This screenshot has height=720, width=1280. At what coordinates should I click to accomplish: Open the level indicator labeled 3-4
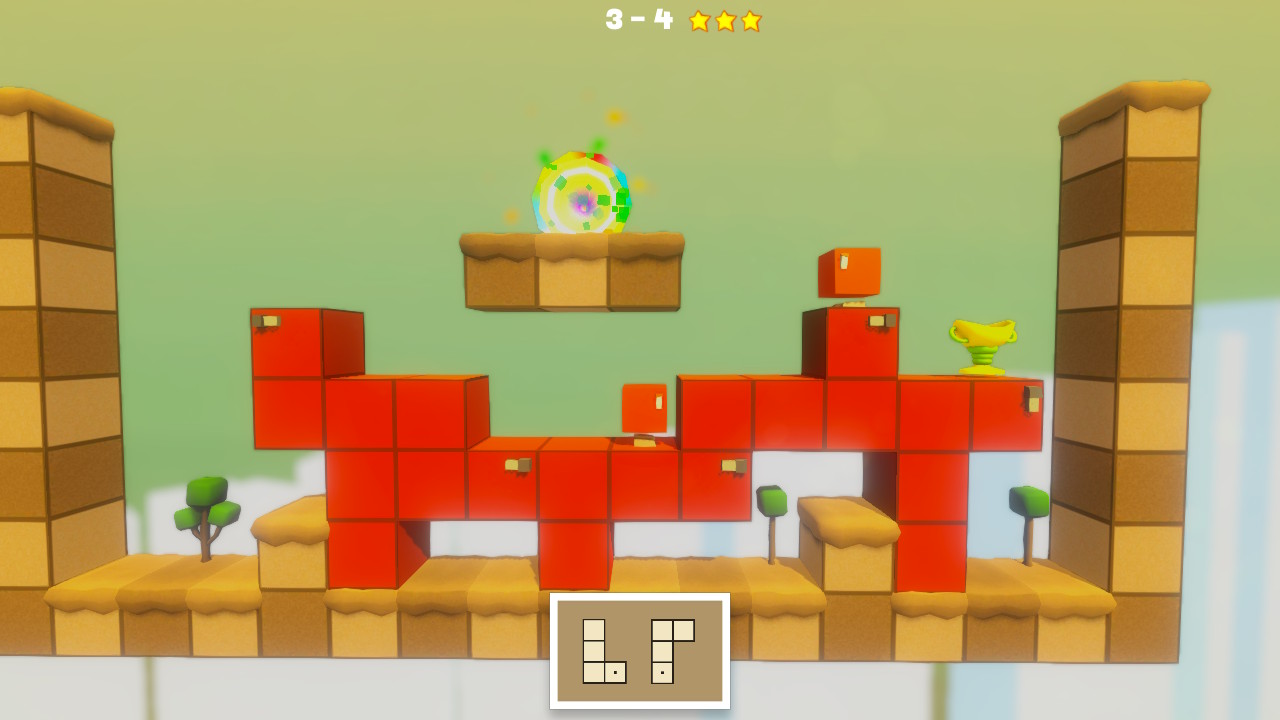(x=637, y=20)
